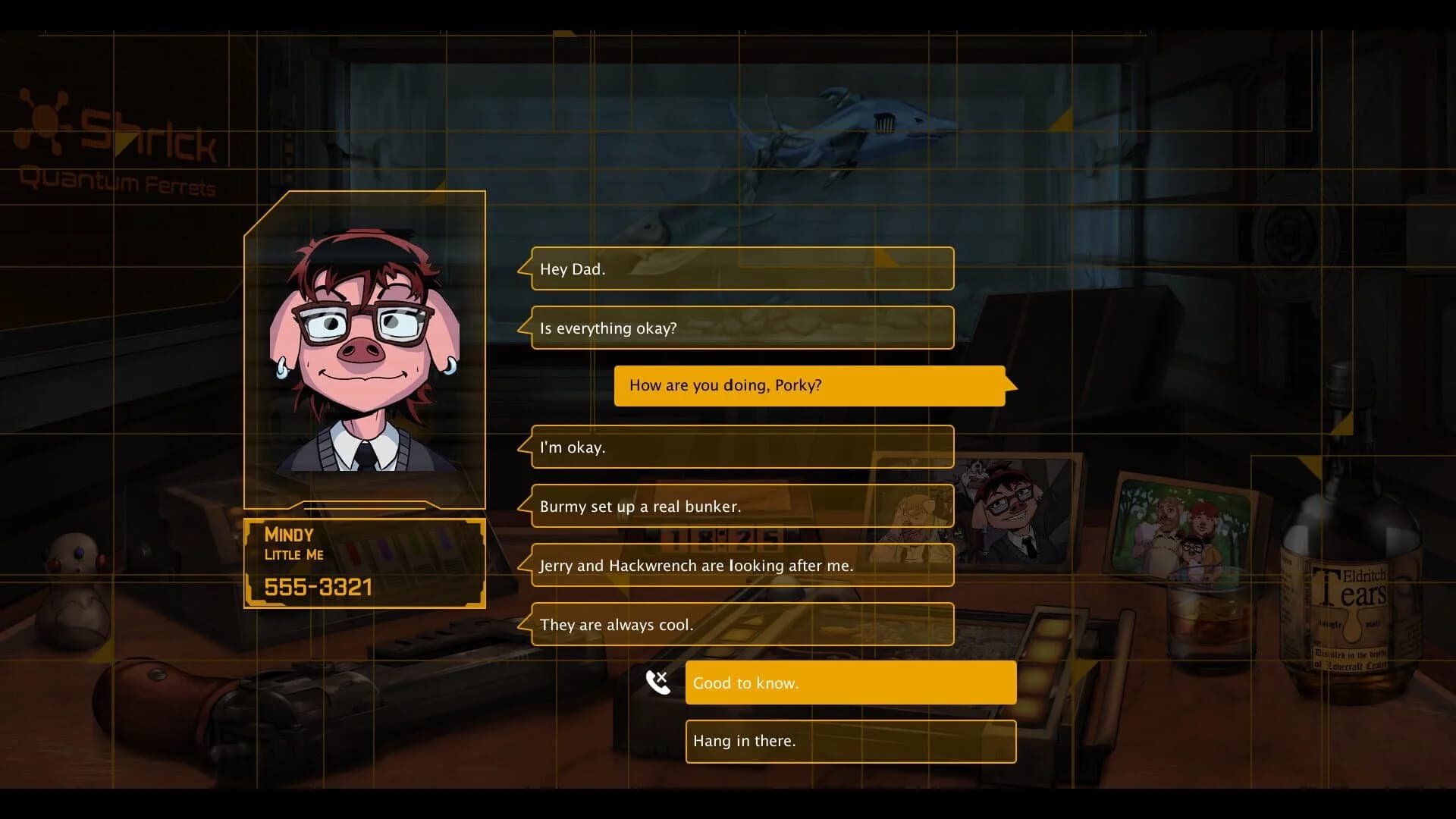Click the 'Hey Dad.' message bubble
Screen dimensions: 1456x819
tap(742, 268)
